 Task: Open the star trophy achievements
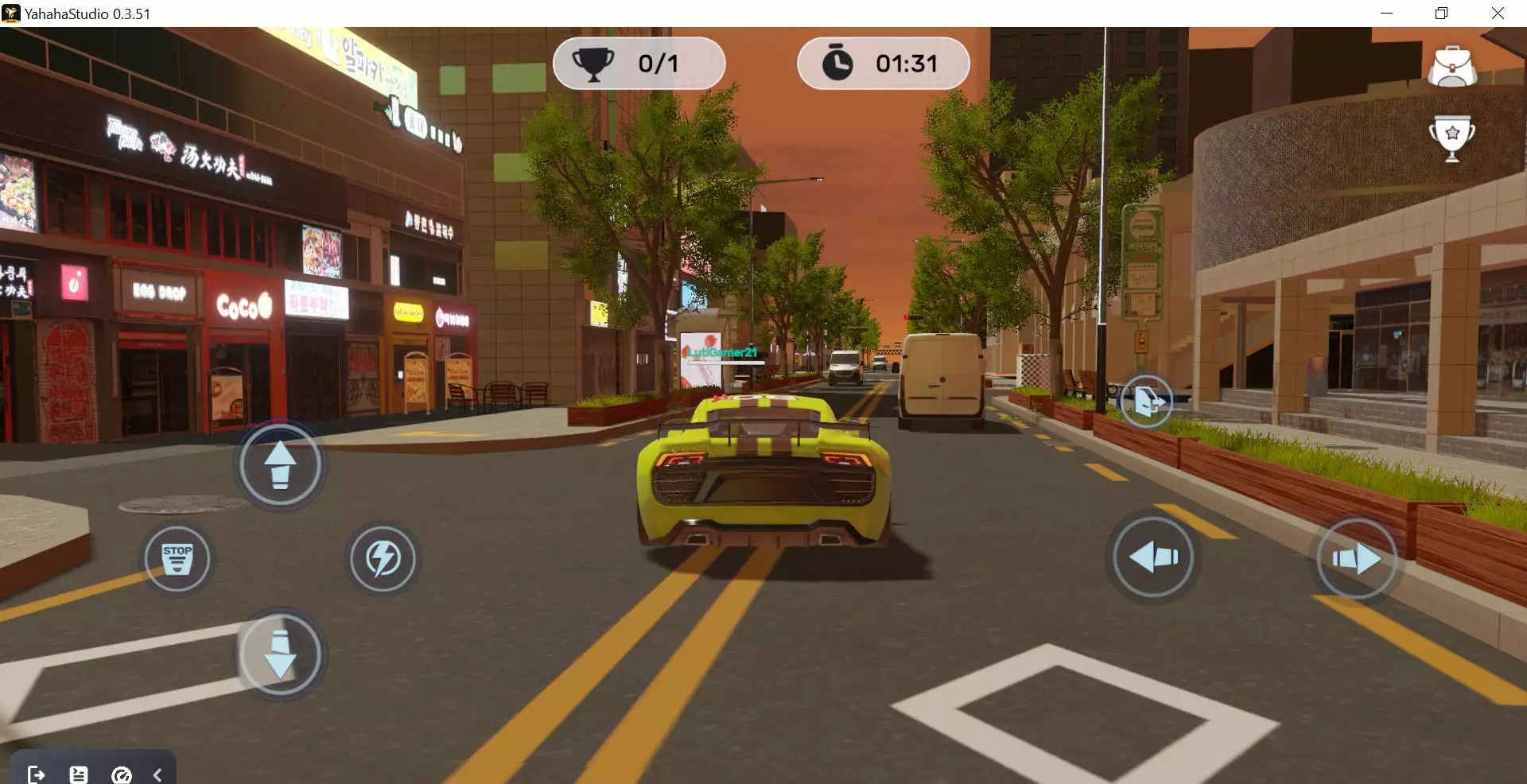click(x=1452, y=137)
